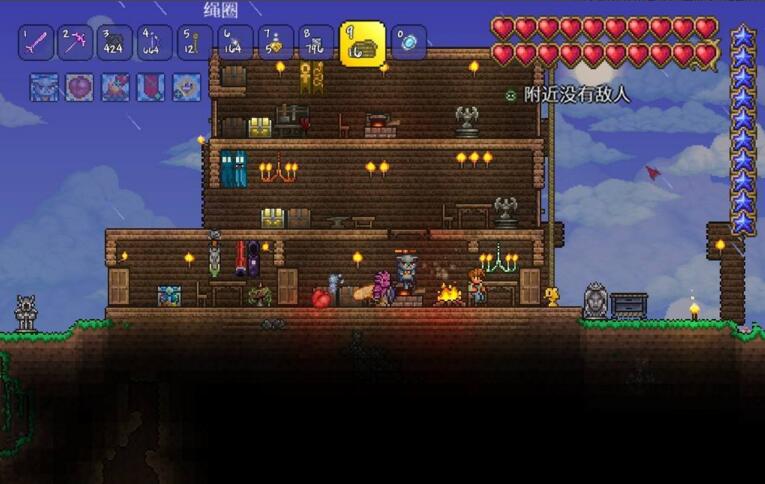Click the red banner buff icon

[151, 88]
